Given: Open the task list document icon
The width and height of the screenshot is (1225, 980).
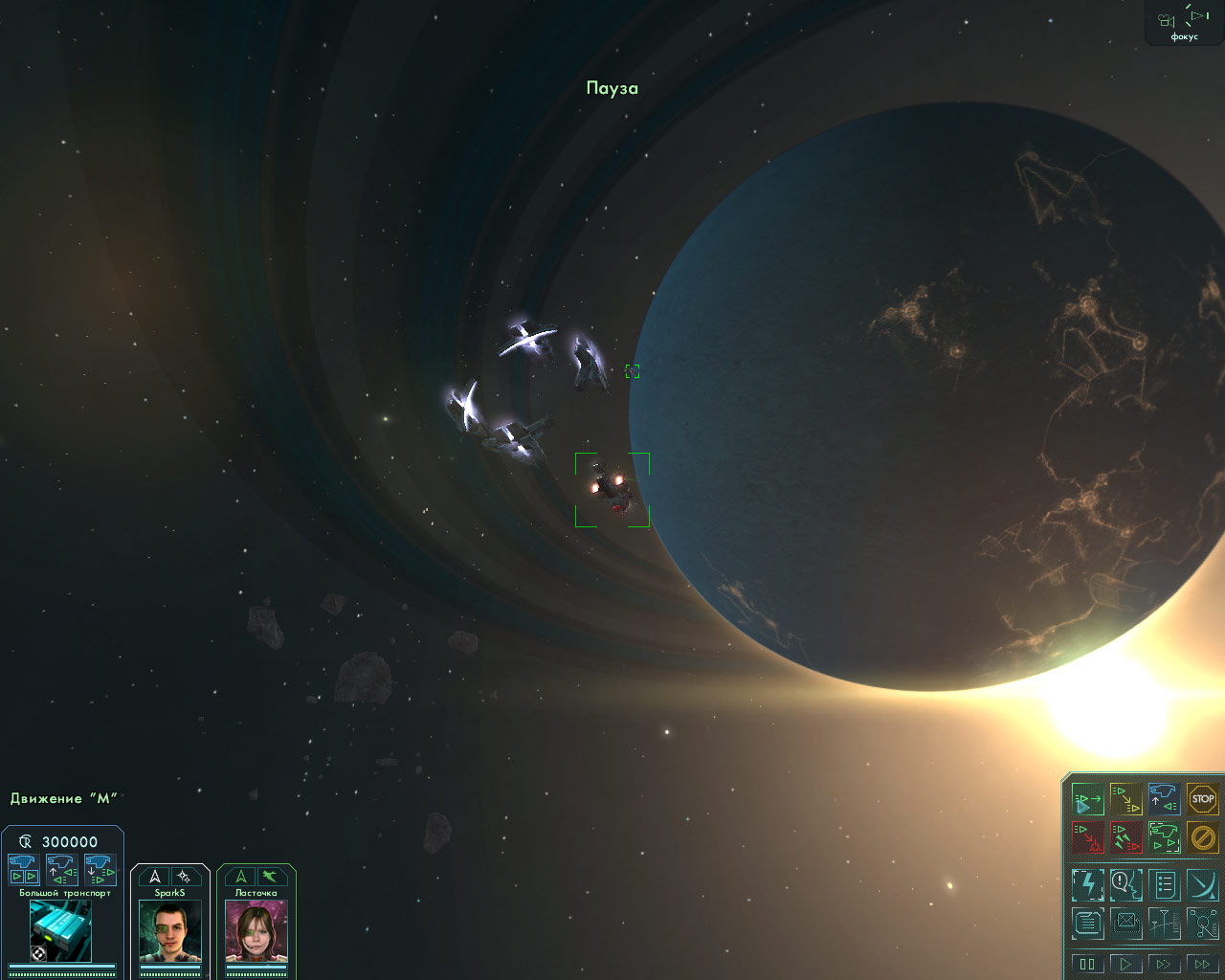Looking at the screenshot, I should (x=1164, y=884).
